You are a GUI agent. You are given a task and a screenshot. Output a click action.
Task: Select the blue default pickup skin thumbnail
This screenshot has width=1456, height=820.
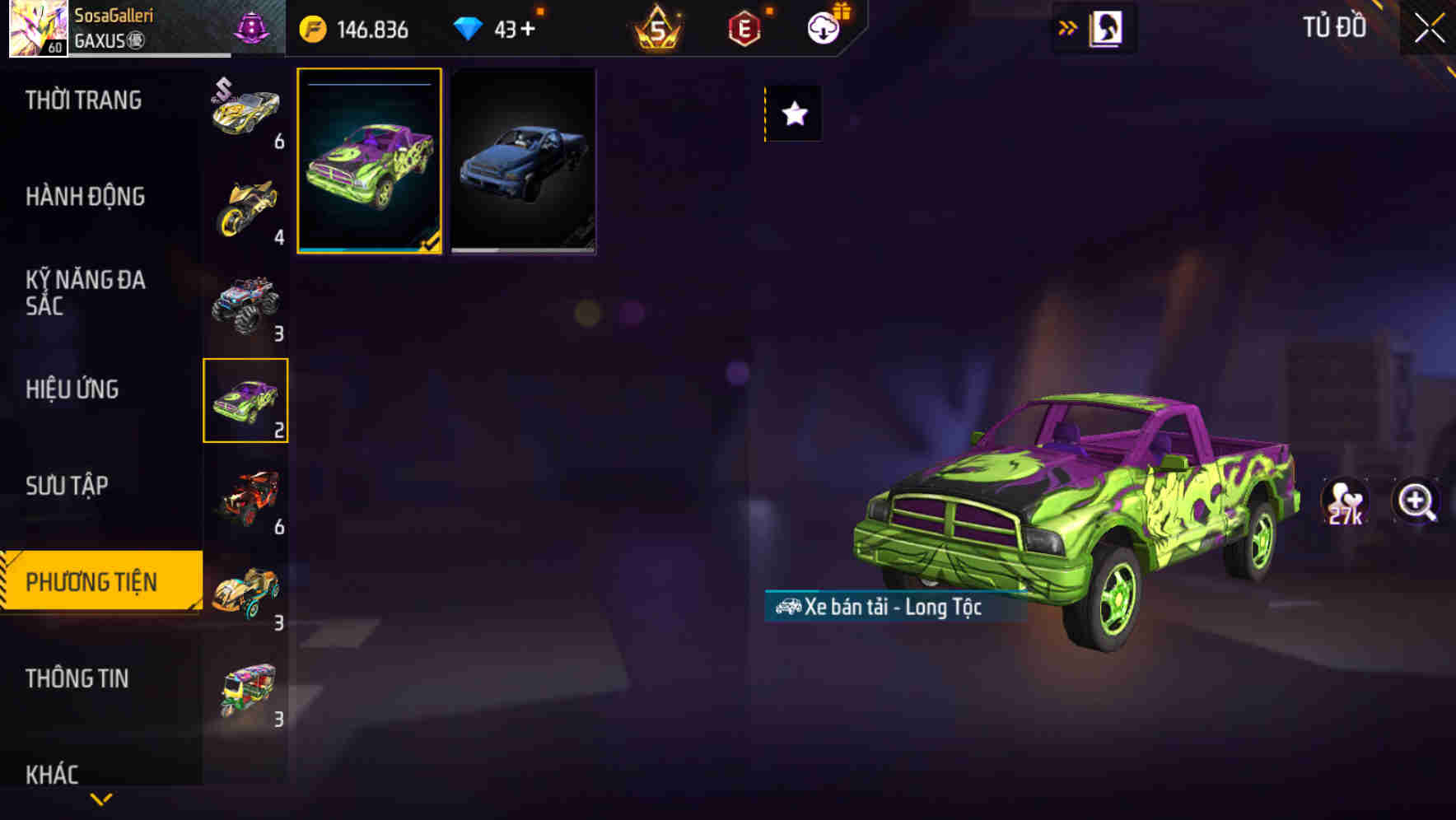[x=522, y=159]
